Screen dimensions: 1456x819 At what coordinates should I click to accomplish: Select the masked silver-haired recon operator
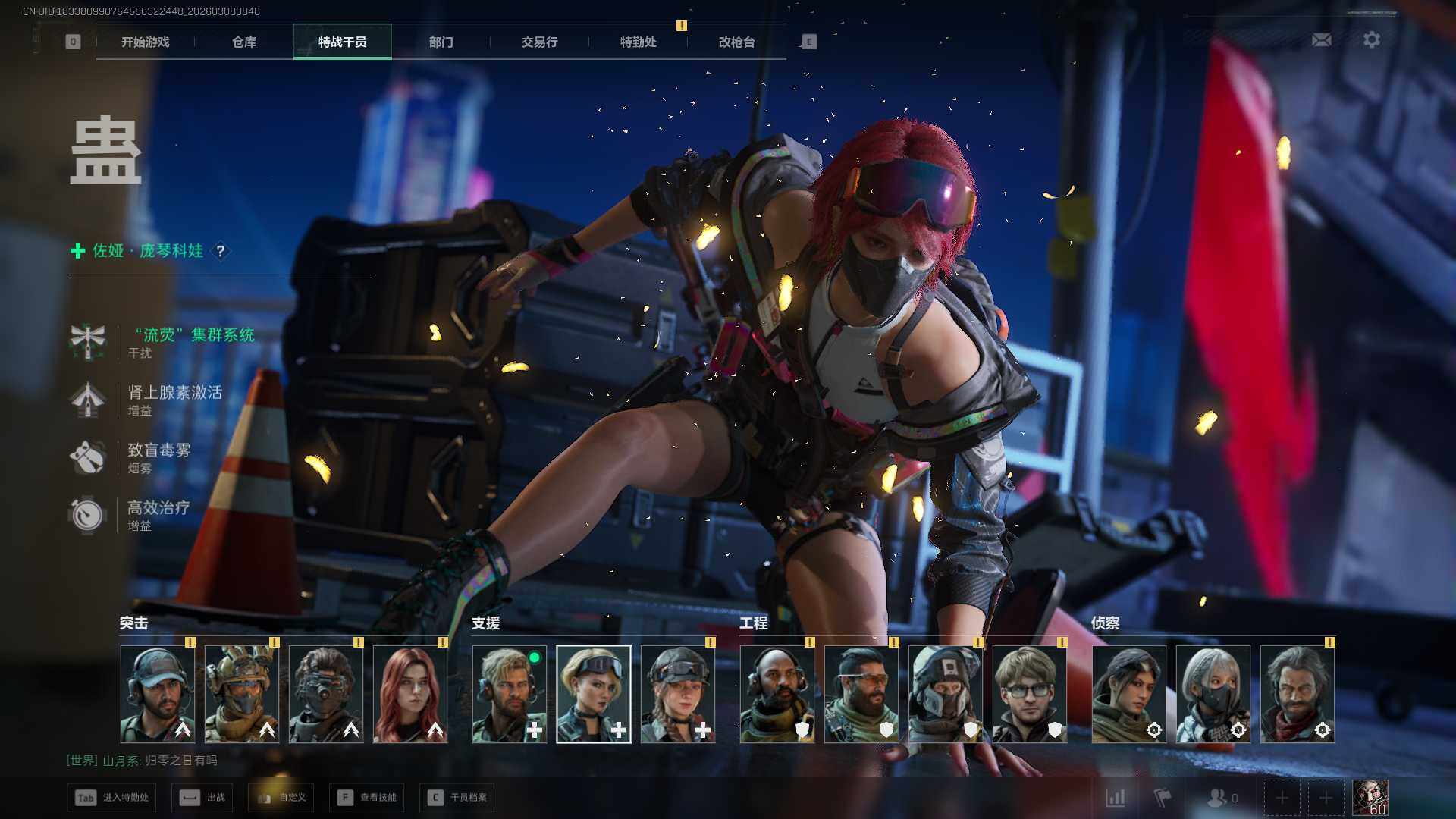[x=1213, y=694]
